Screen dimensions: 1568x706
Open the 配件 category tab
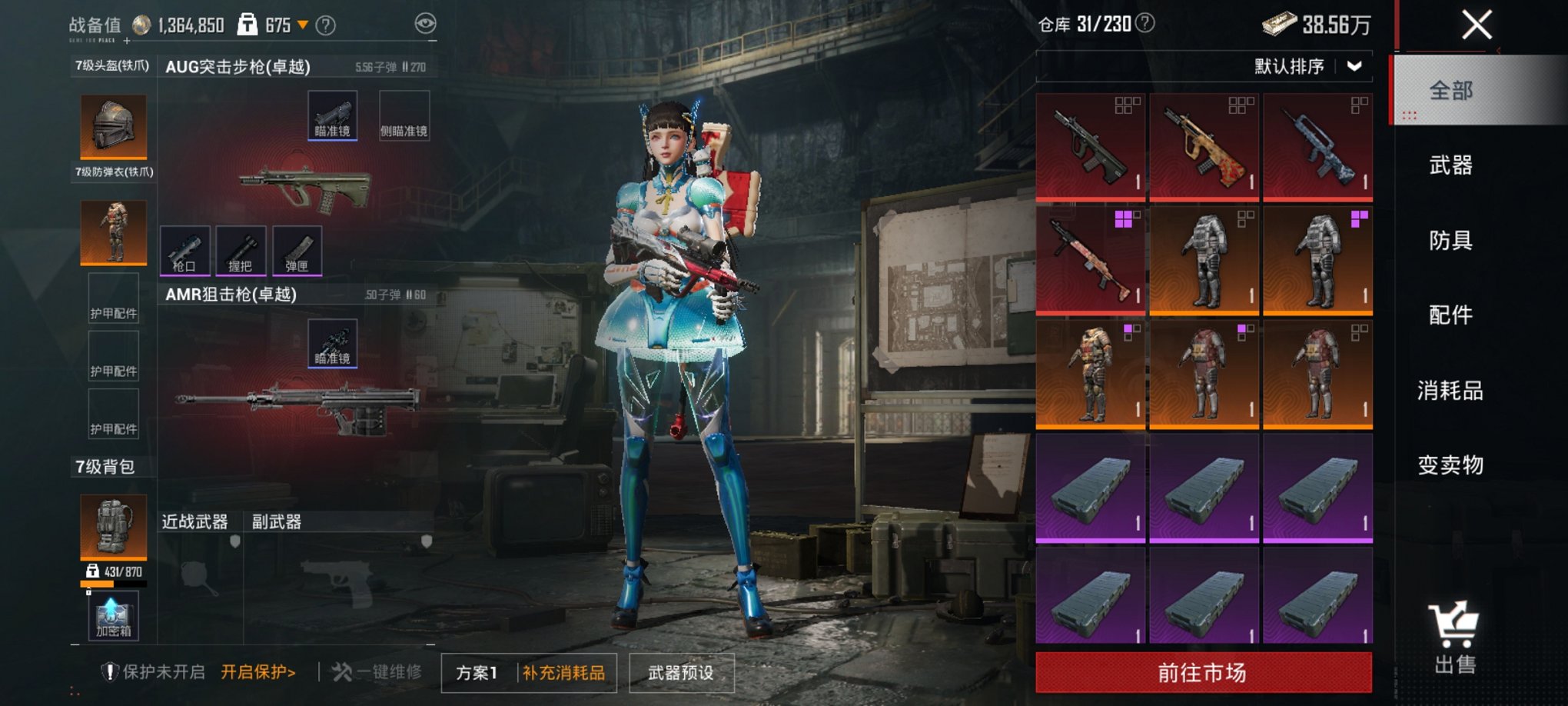pyautogui.click(x=1450, y=315)
